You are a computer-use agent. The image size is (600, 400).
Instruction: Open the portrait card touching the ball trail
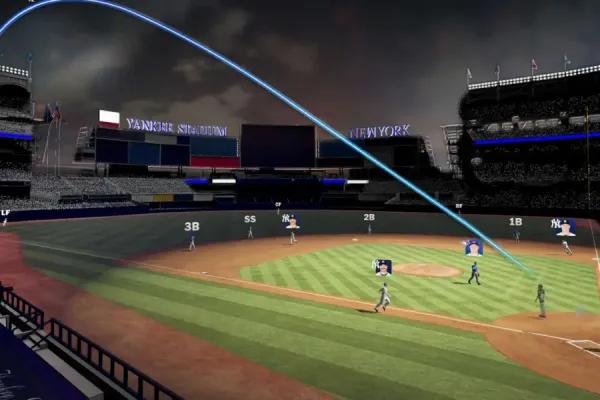[473, 247]
